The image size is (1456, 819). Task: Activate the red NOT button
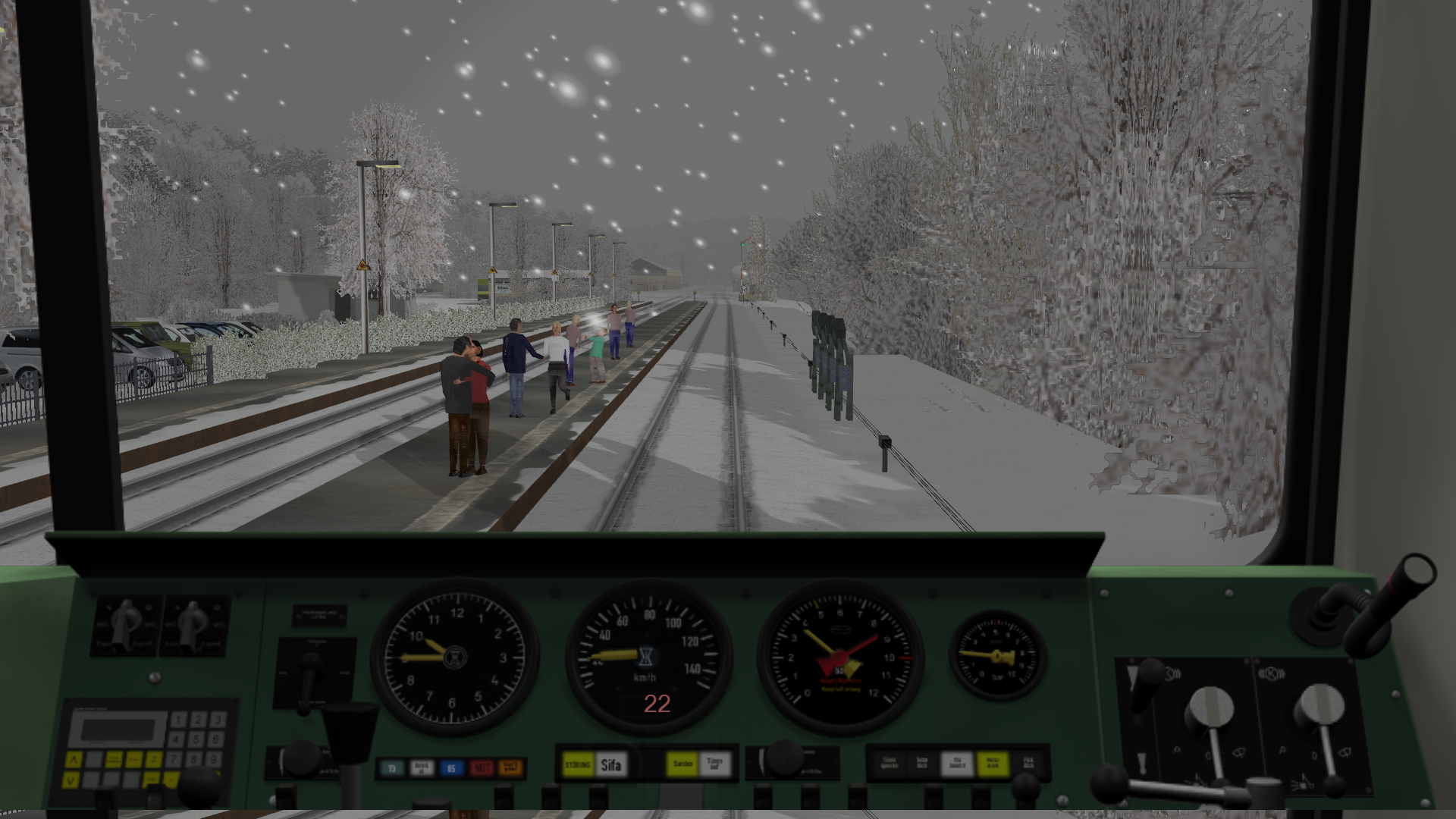482,768
